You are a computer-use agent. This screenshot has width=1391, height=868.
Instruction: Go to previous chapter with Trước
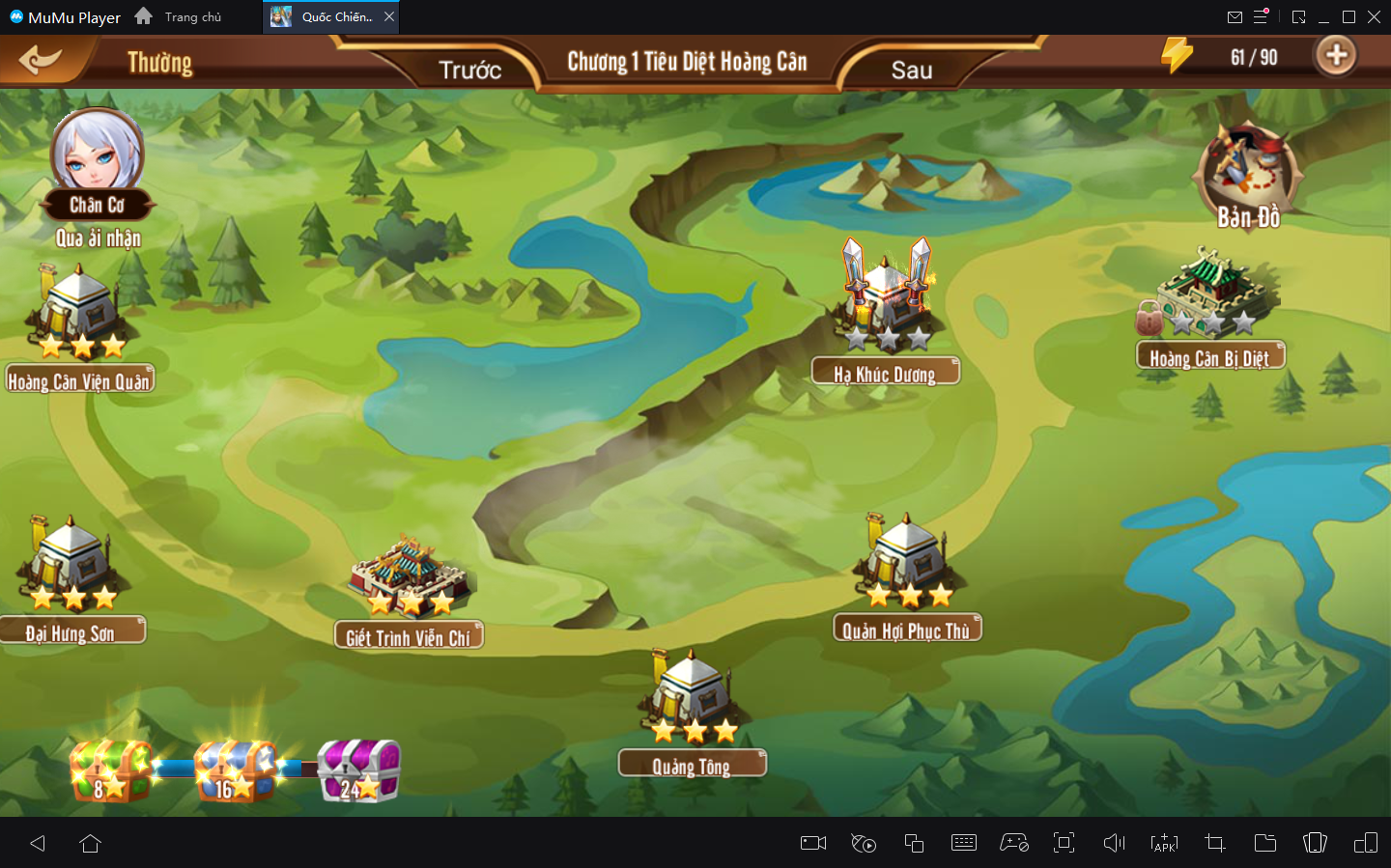pyautogui.click(x=469, y=70)
